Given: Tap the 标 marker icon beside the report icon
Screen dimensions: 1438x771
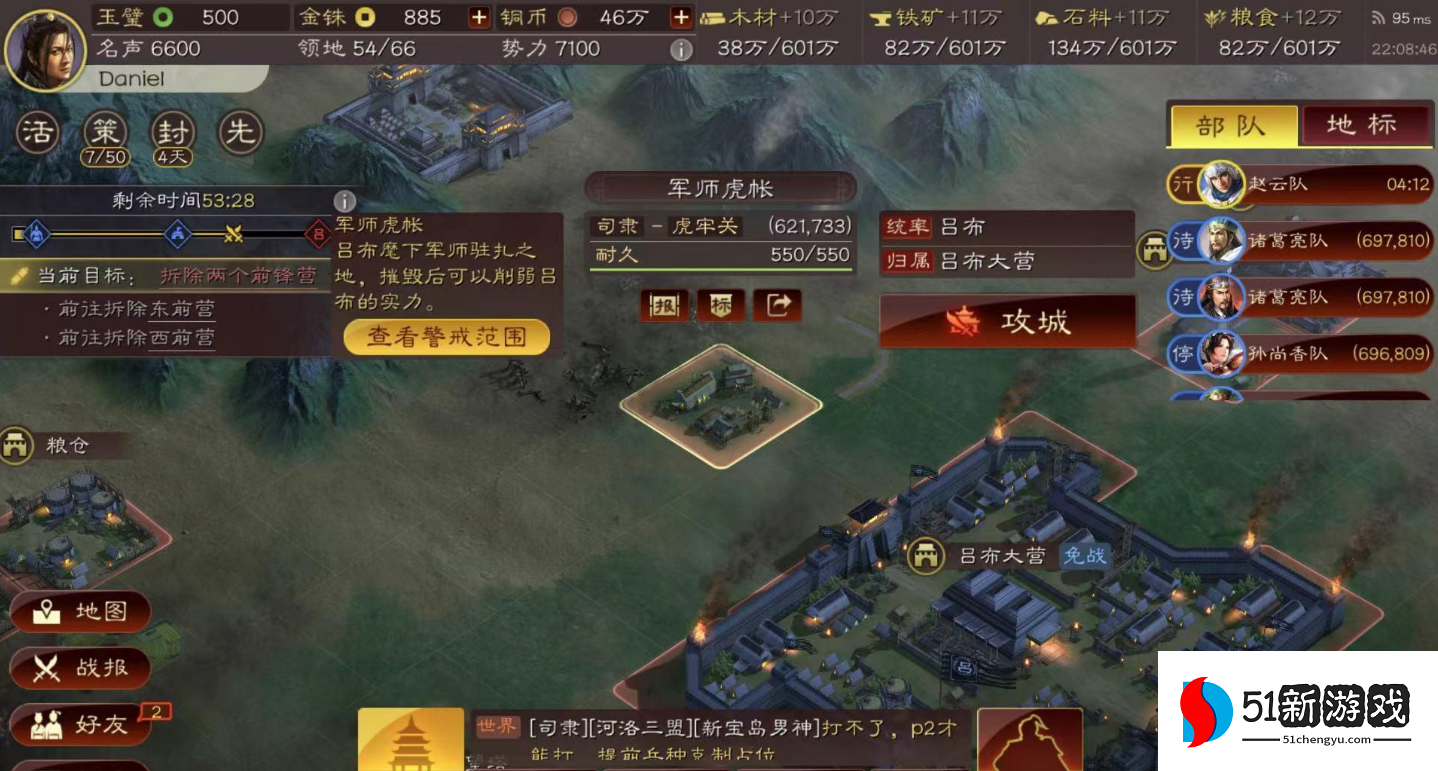Looking at the screenshot, I should pos(721,306).
